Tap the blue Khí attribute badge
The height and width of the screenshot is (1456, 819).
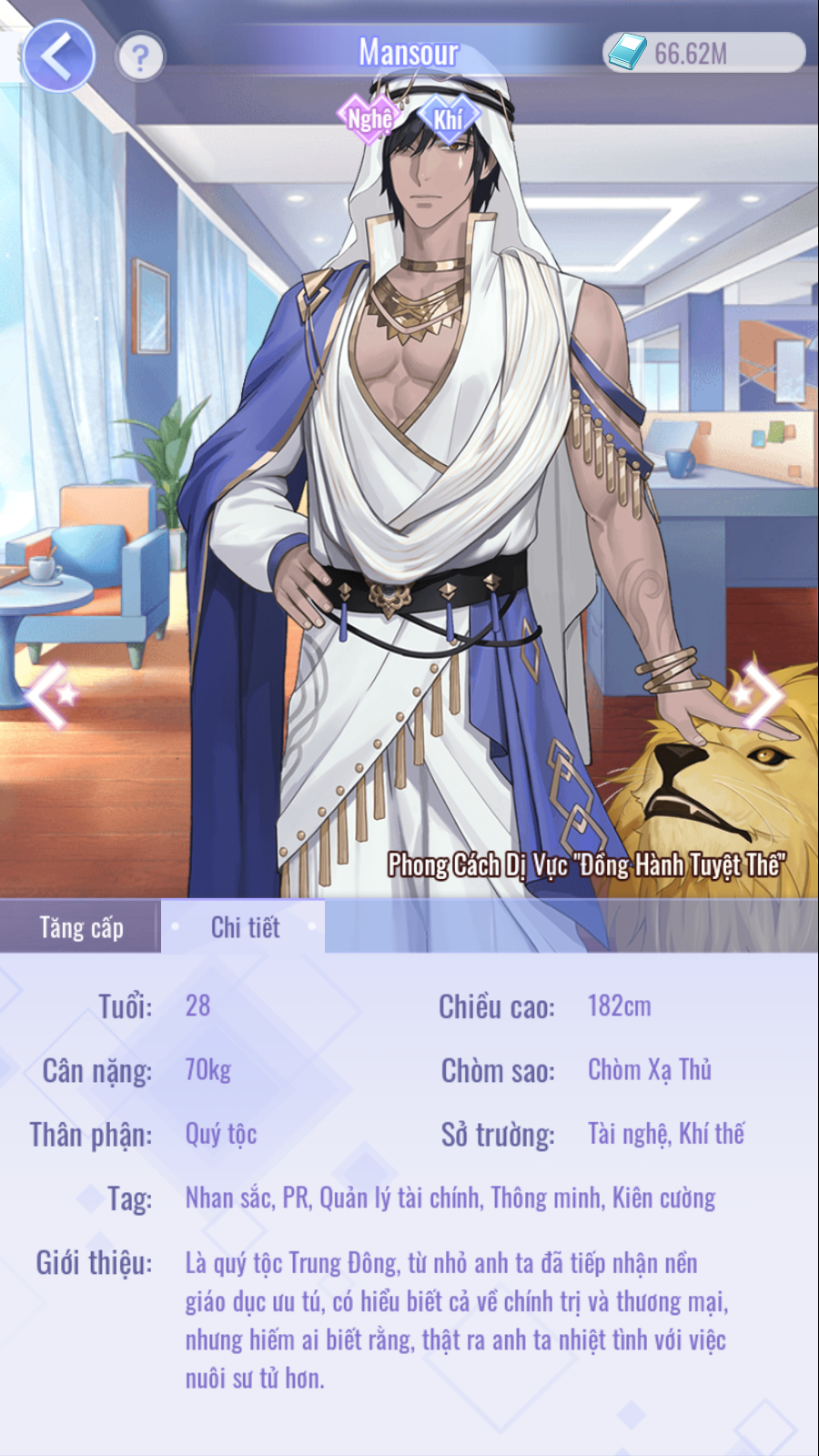pos(448,118)
